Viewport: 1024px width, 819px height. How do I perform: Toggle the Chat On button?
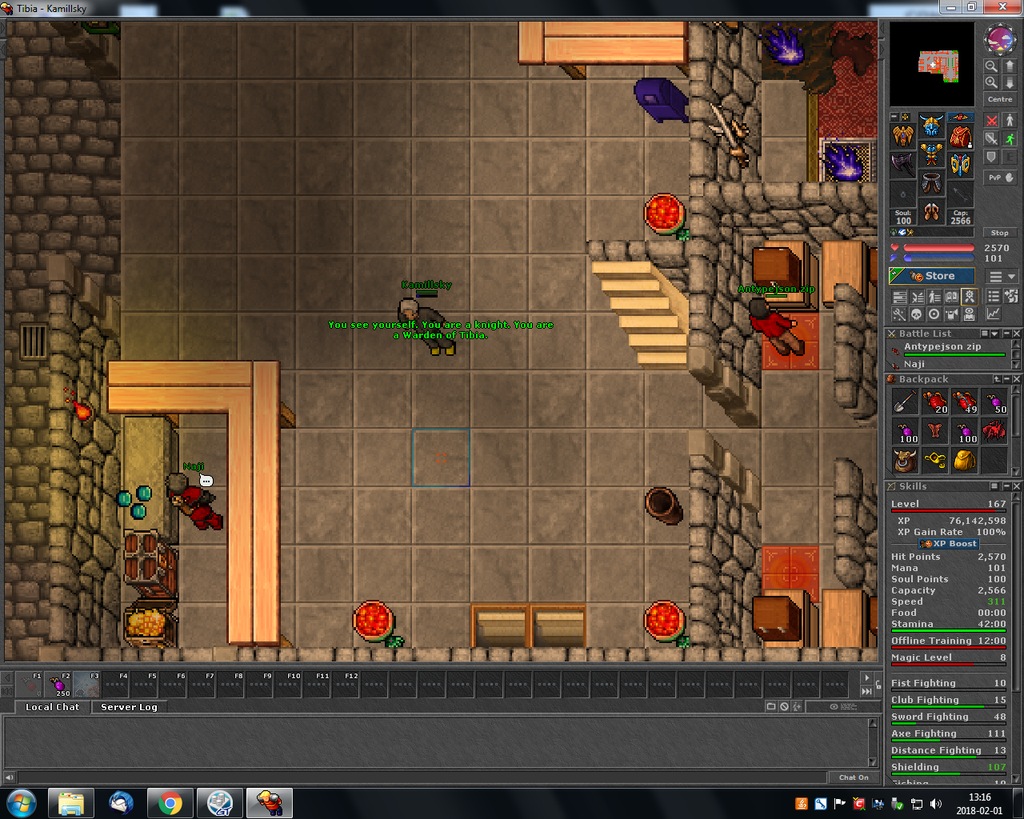[x=853, y=777]
